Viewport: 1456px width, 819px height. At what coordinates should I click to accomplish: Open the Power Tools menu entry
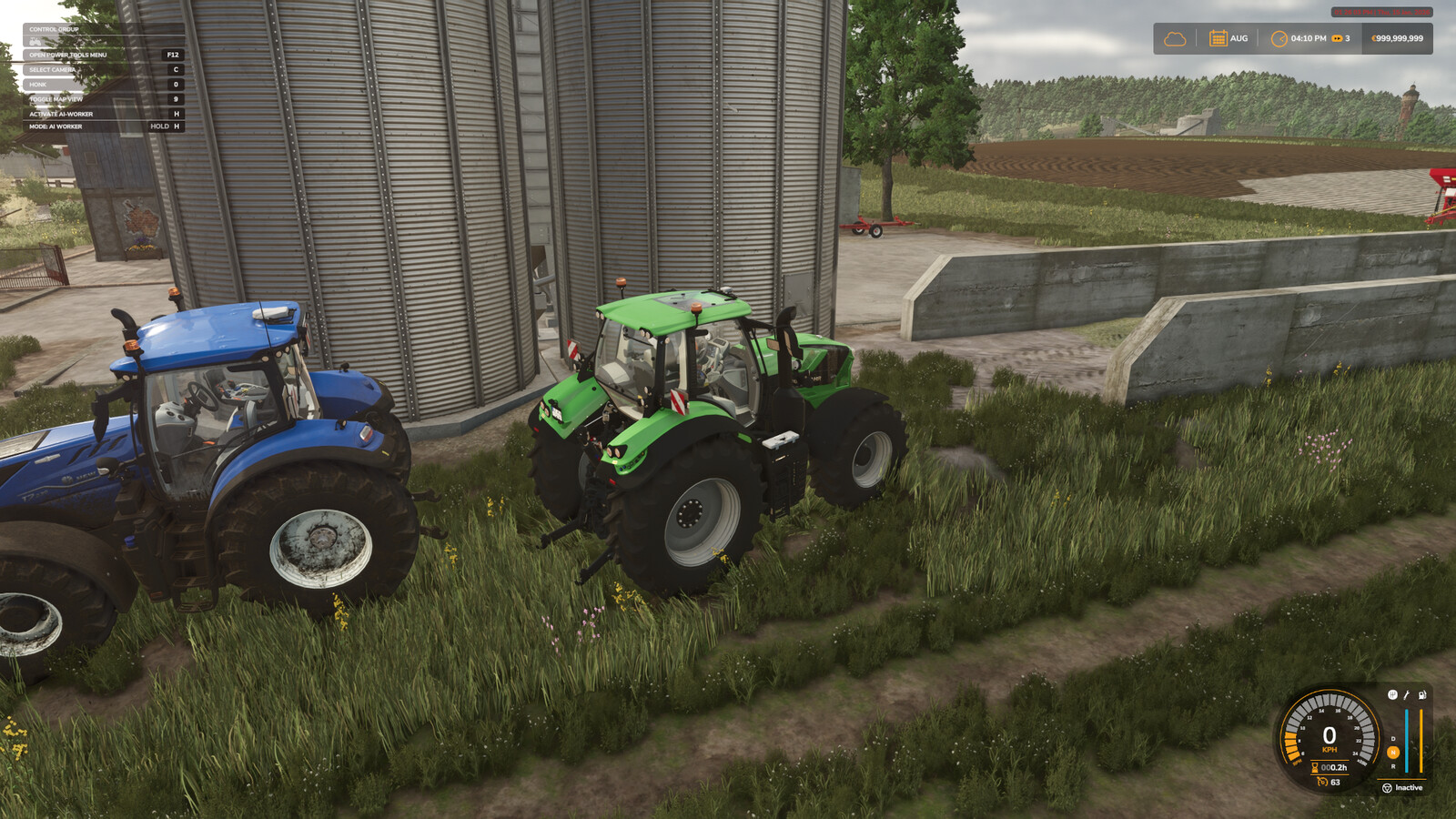point(68,54)
